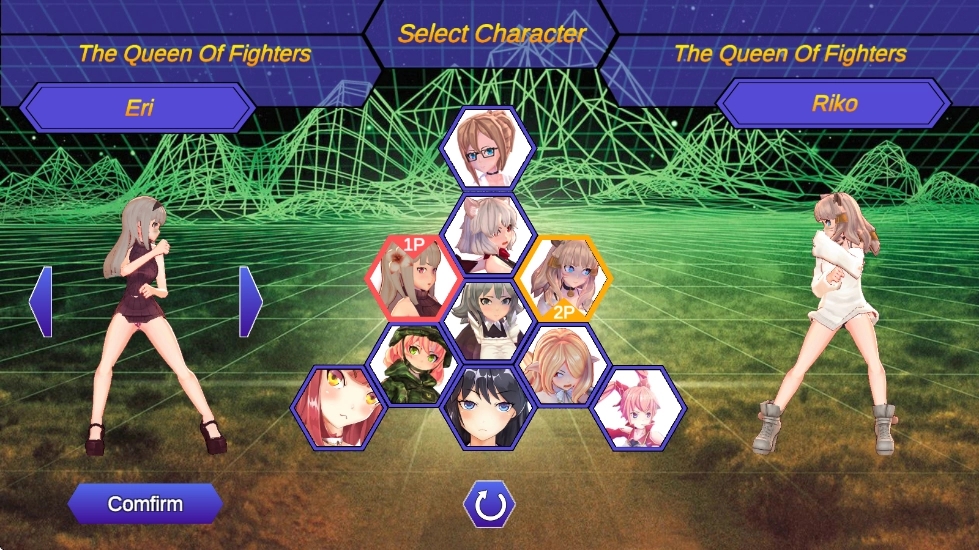Click the circular arrow reset button
This screenshot has height=550, width=979.
tap(489, 506)
